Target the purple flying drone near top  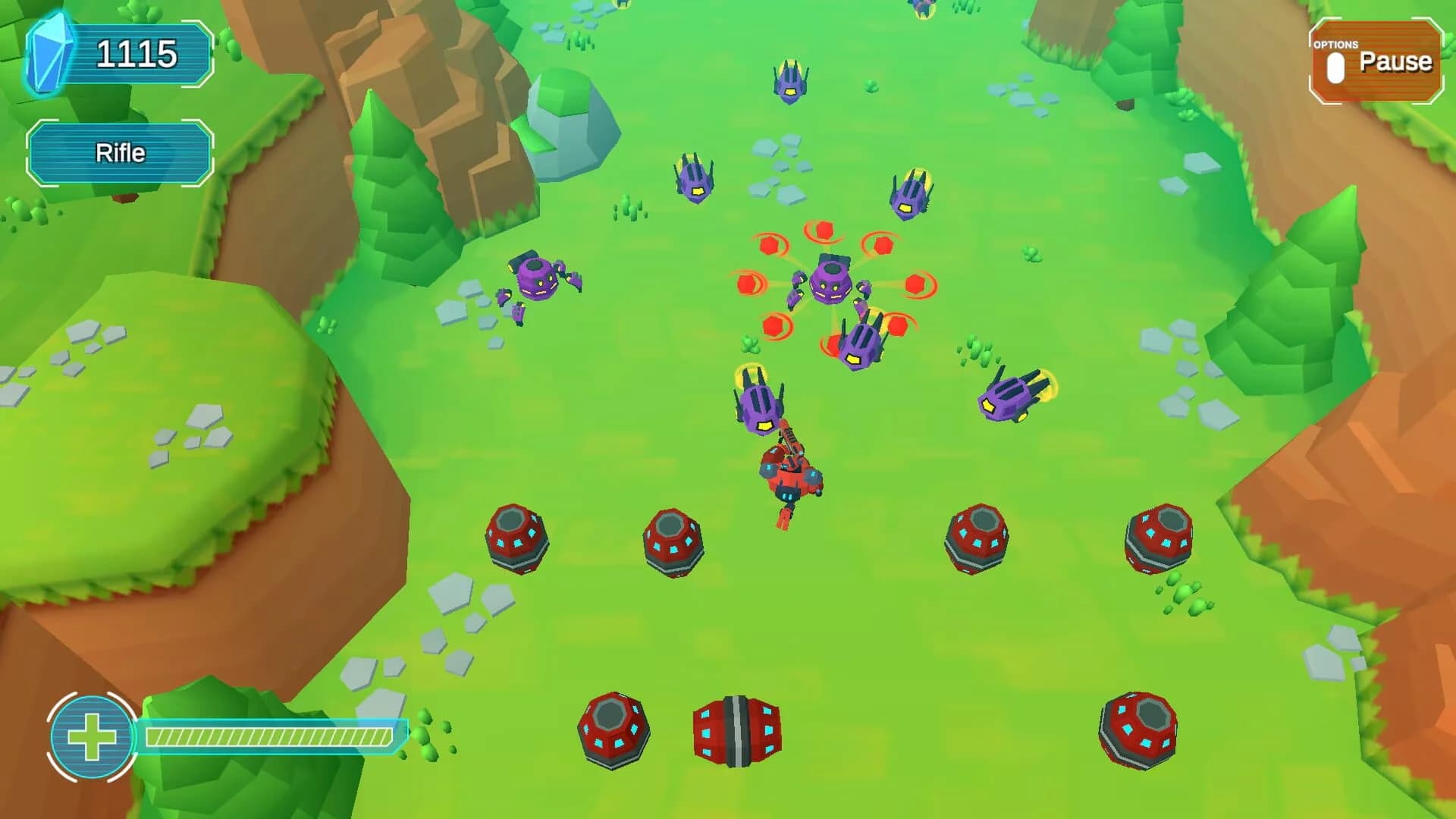[789, 80]
